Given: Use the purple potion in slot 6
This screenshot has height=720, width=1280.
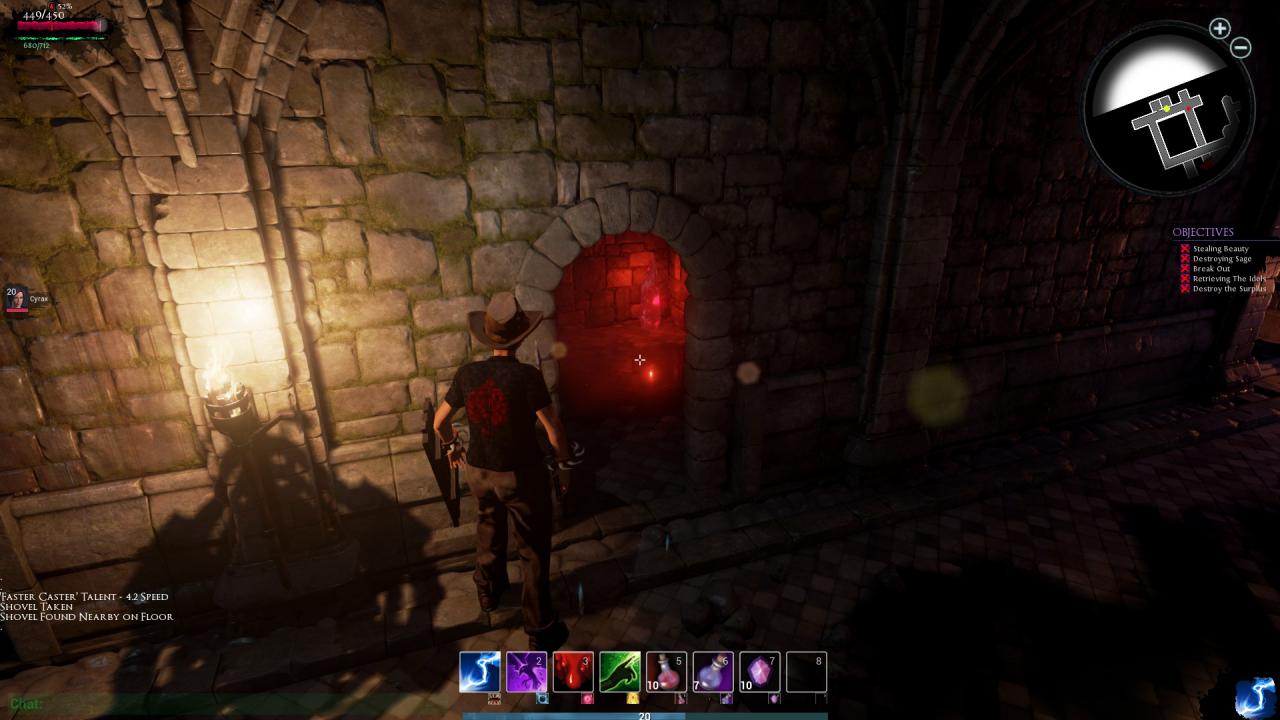Looking at the screenshot, I should (713, 672).
